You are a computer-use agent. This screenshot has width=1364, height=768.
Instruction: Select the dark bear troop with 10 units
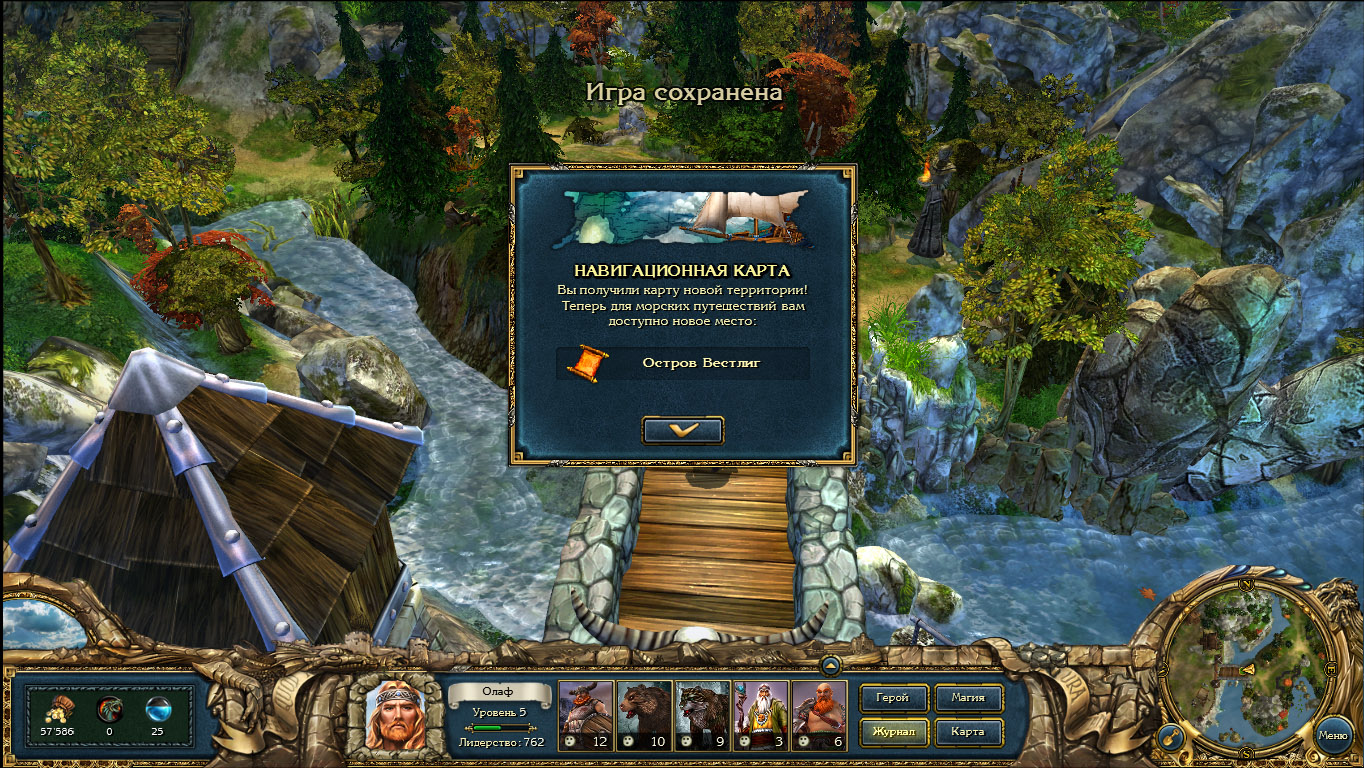[x=643, y=715]
